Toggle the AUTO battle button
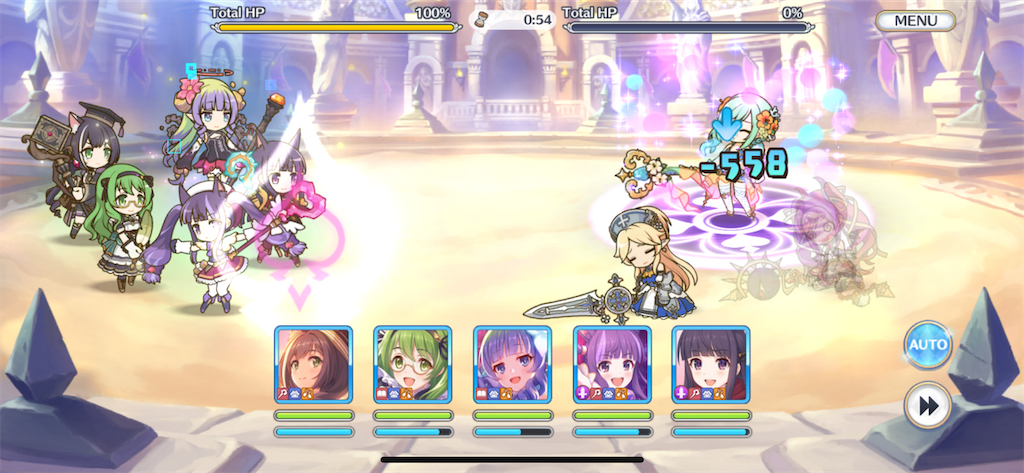This screenshot has height=473, width=1024. (928, 345)
